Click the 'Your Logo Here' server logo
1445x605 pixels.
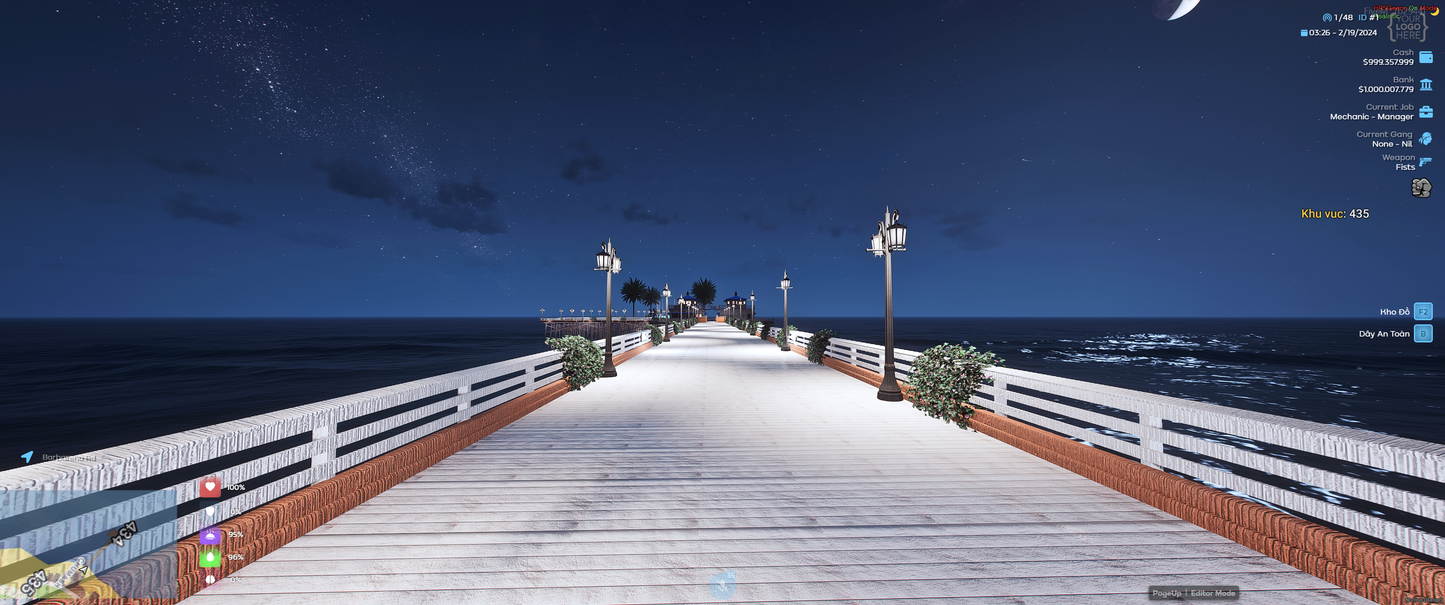click(x=1410, y=25)
